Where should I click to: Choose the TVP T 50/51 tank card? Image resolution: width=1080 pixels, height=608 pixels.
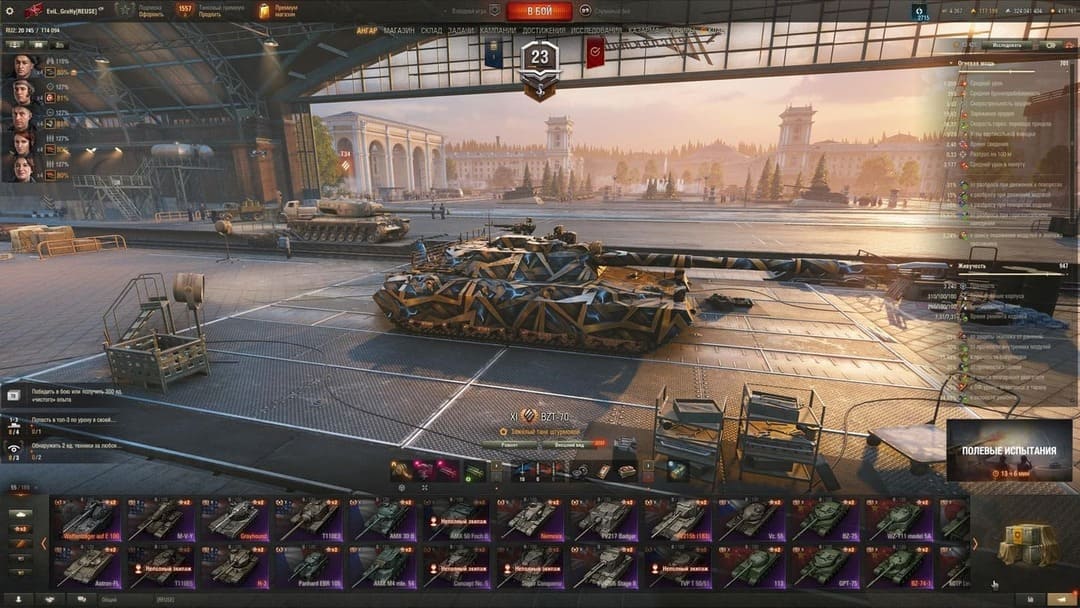pos(678,566)
